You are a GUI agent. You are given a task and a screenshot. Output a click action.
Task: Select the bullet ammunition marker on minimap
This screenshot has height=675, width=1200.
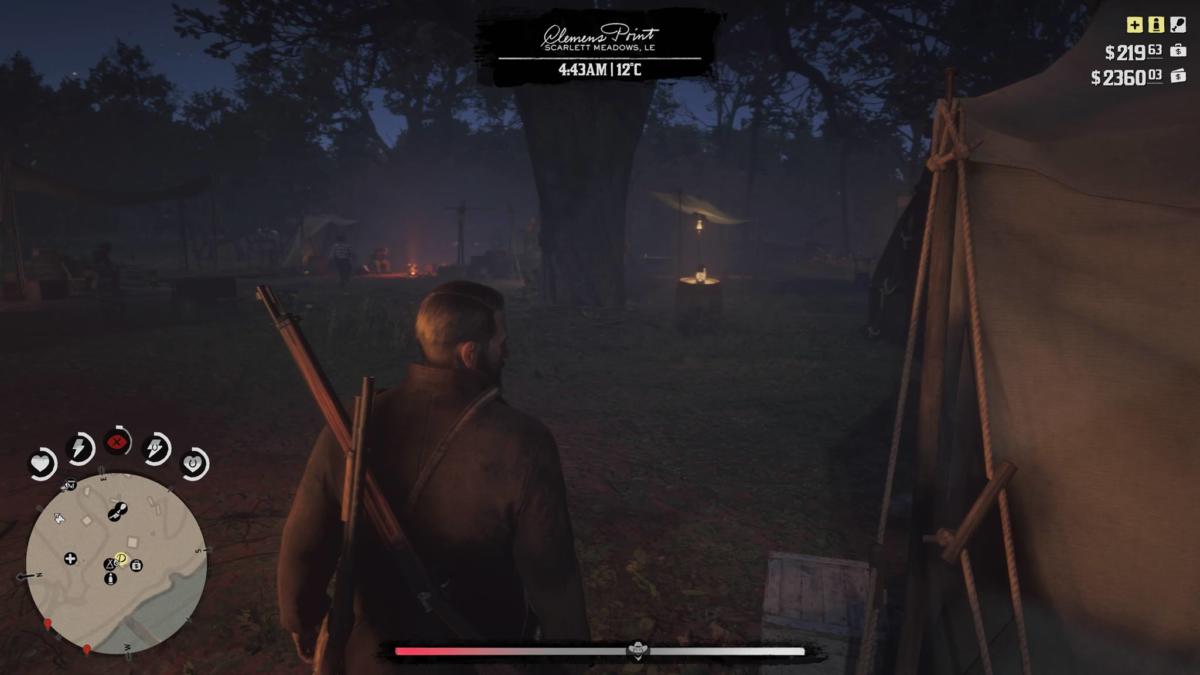click(110, 578)
